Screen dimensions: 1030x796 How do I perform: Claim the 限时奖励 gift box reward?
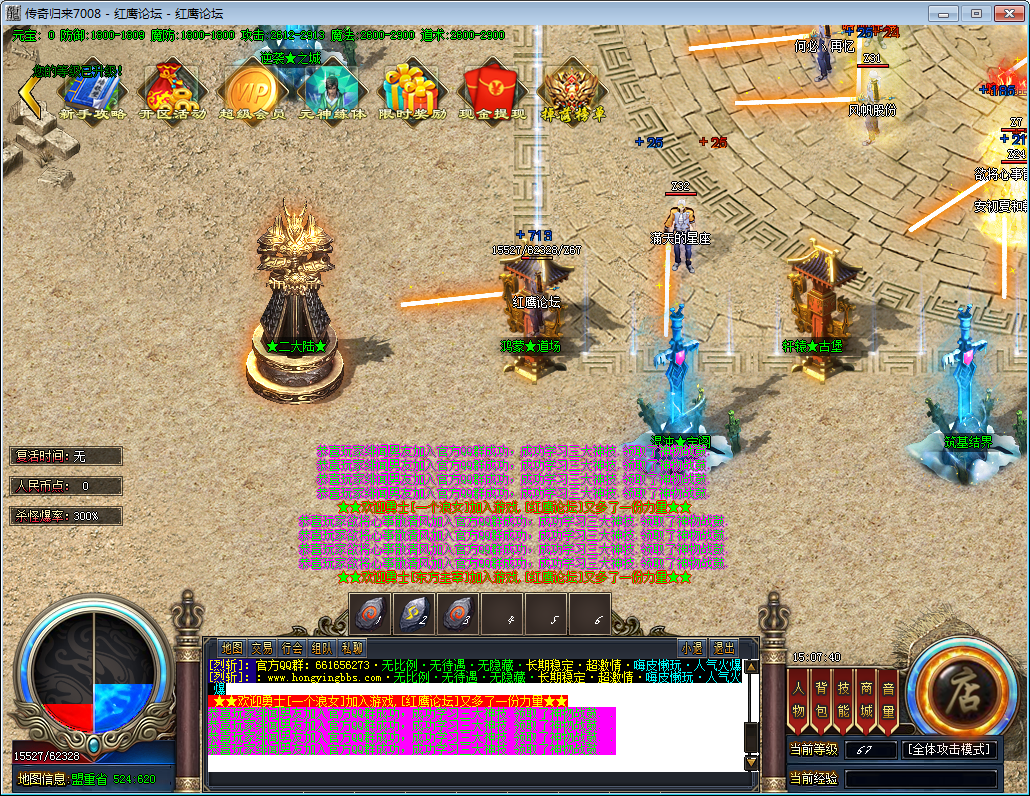pyautogui.click(x=412, y=92)
